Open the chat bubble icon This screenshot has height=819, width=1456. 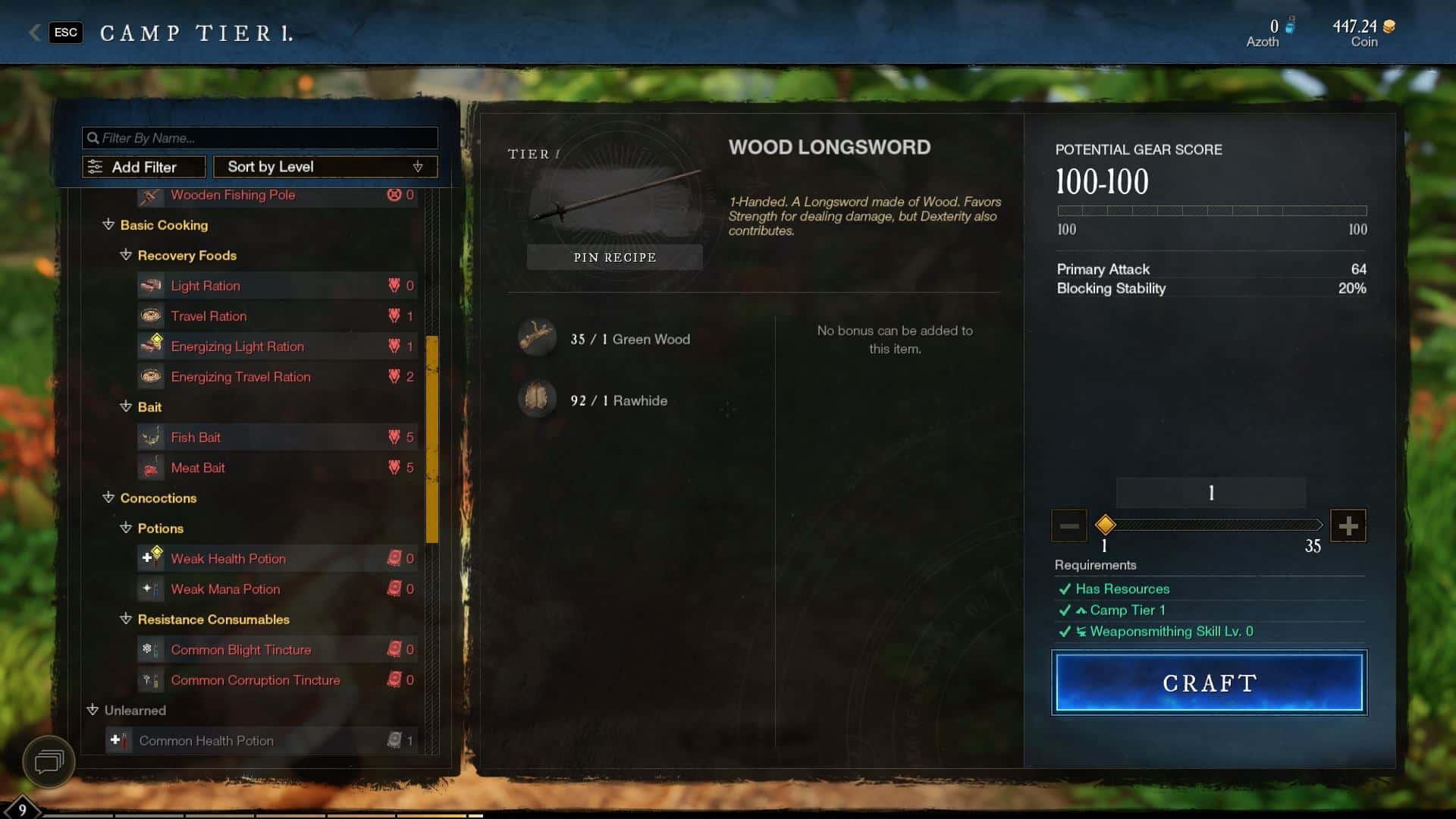49,761
